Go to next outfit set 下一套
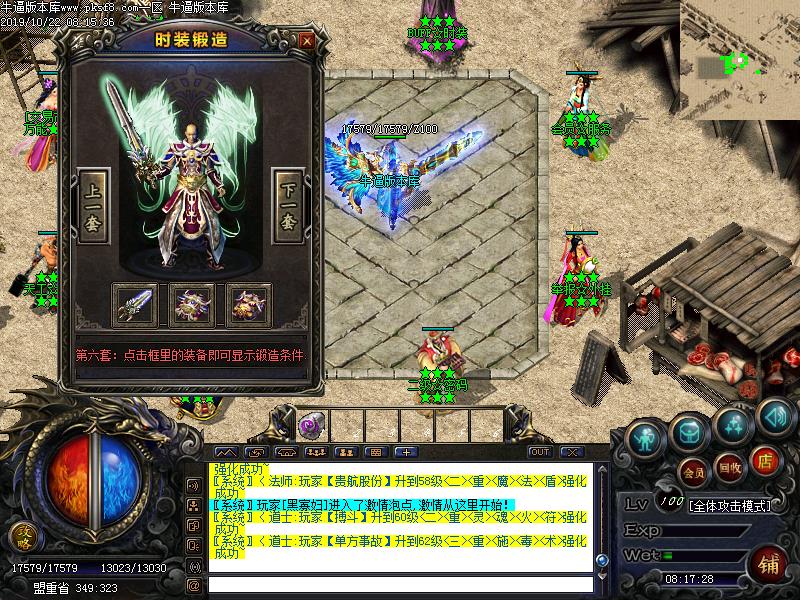Screen dimensions: 800x600 (288, 207)
